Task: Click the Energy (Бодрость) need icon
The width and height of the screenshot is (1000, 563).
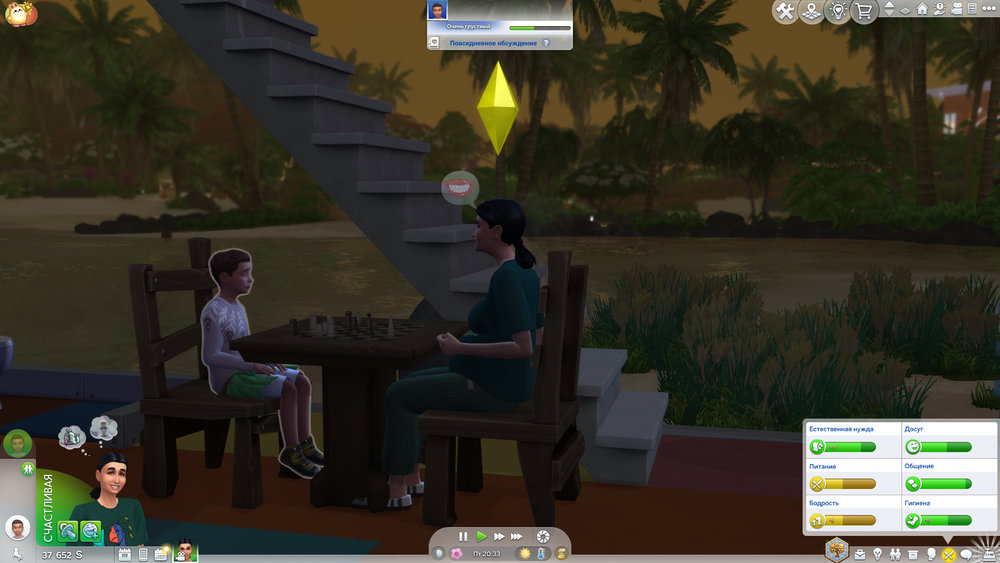Action: tap(817, 520)
